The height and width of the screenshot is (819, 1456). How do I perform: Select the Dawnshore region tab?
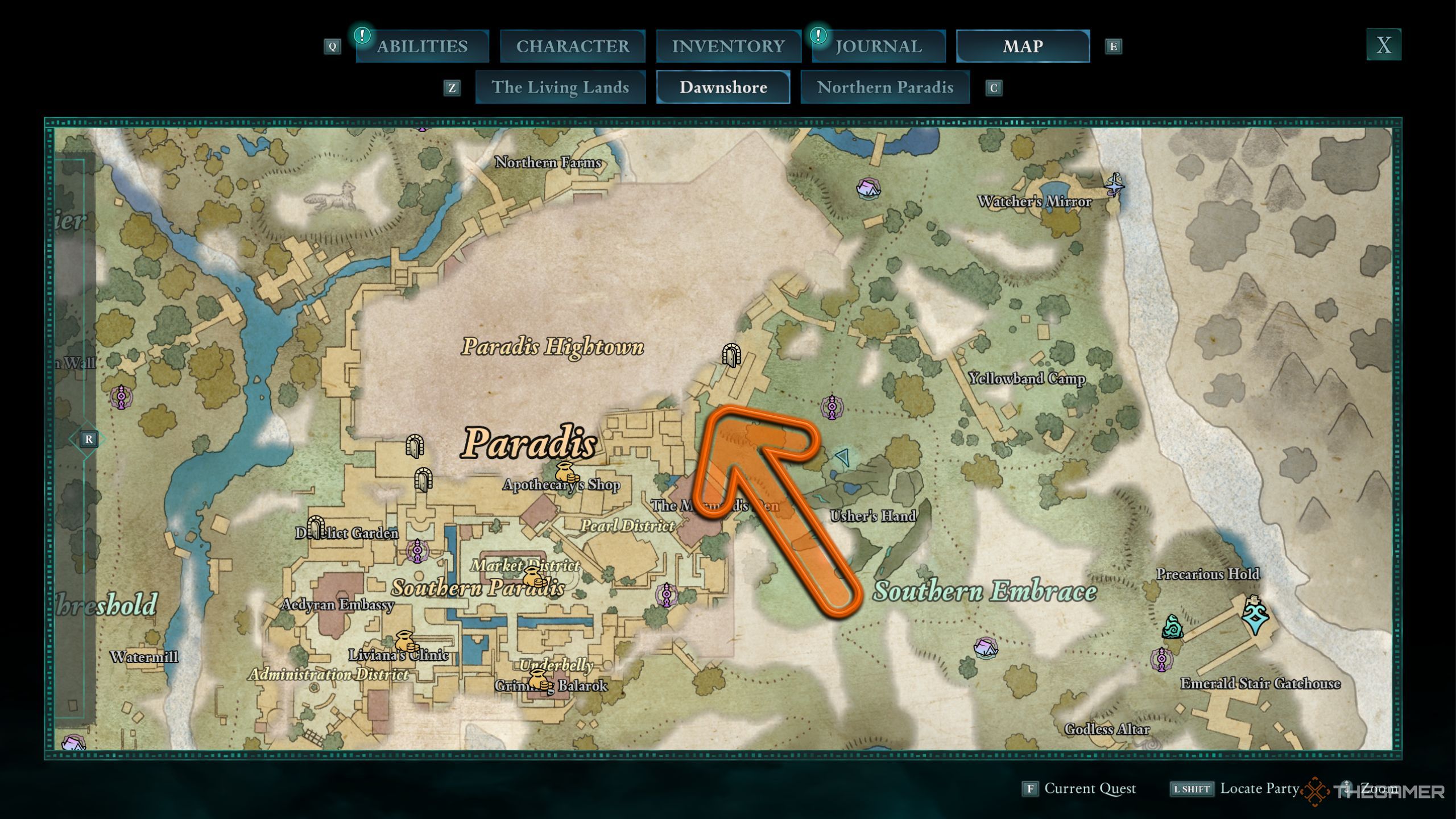[723, 87]
